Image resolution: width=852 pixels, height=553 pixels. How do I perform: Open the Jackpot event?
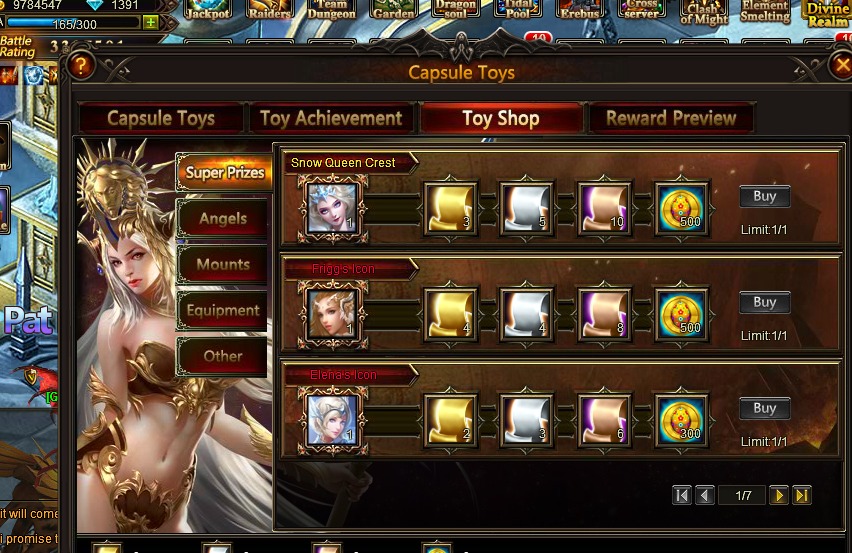coord(208,10)
